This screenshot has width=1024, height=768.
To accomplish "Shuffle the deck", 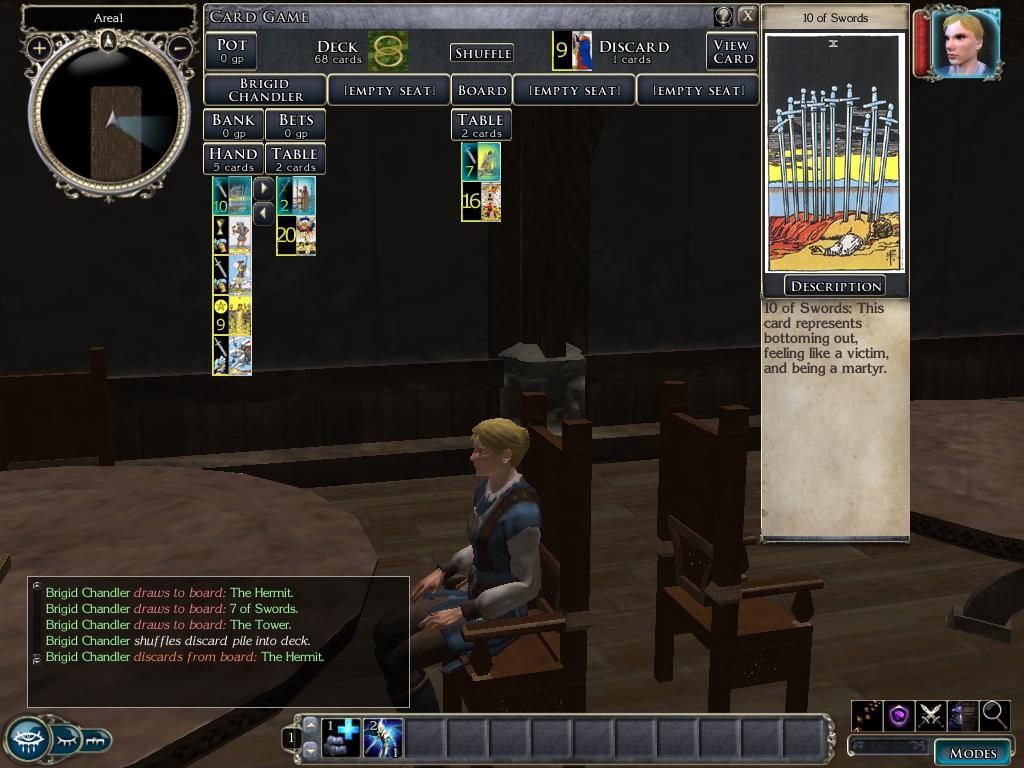I will 482,53.
